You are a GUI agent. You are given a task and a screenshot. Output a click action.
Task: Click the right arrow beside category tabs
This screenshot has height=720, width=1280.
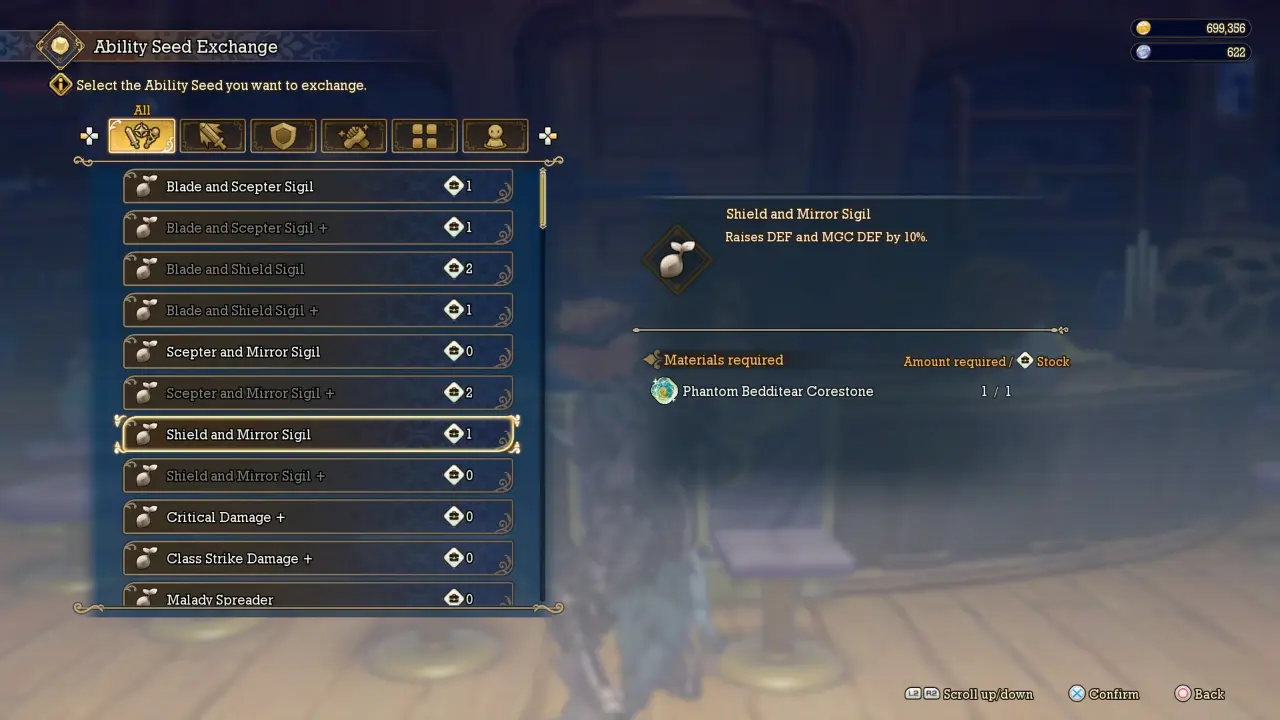click(548, 135)
